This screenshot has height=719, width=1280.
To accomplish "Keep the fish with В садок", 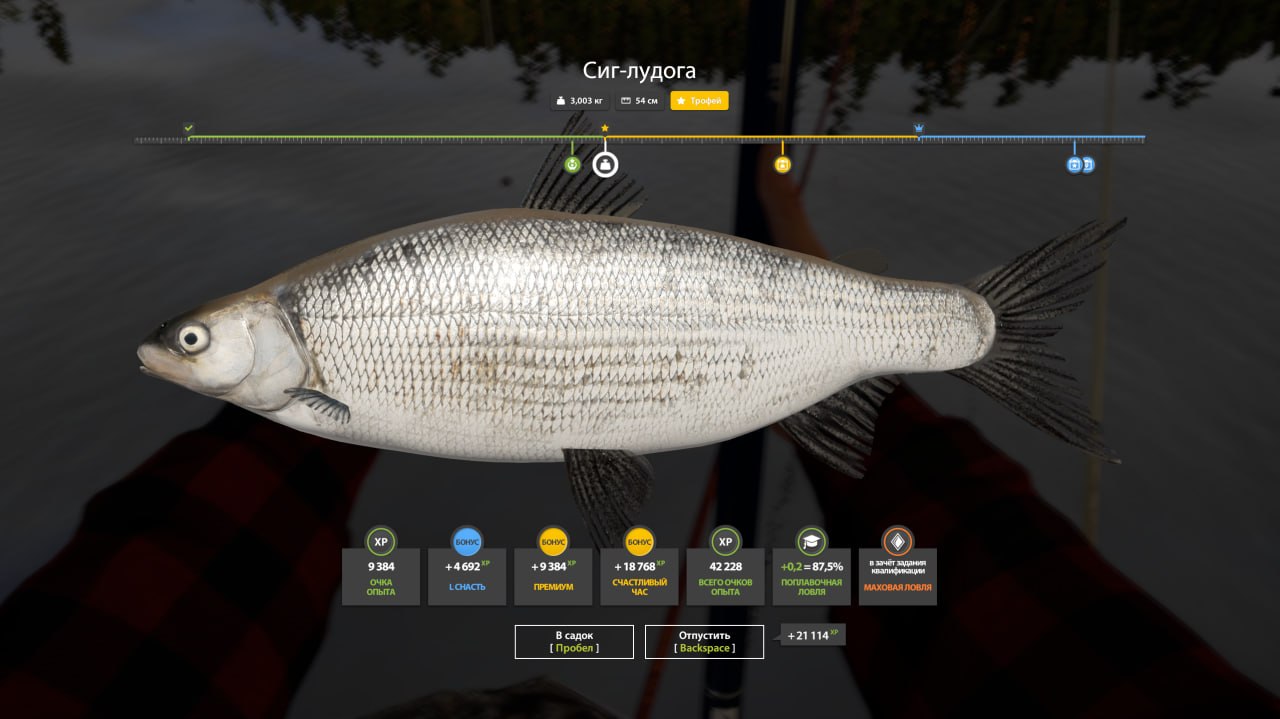I will pyautogui.click(x=574, y=641).
